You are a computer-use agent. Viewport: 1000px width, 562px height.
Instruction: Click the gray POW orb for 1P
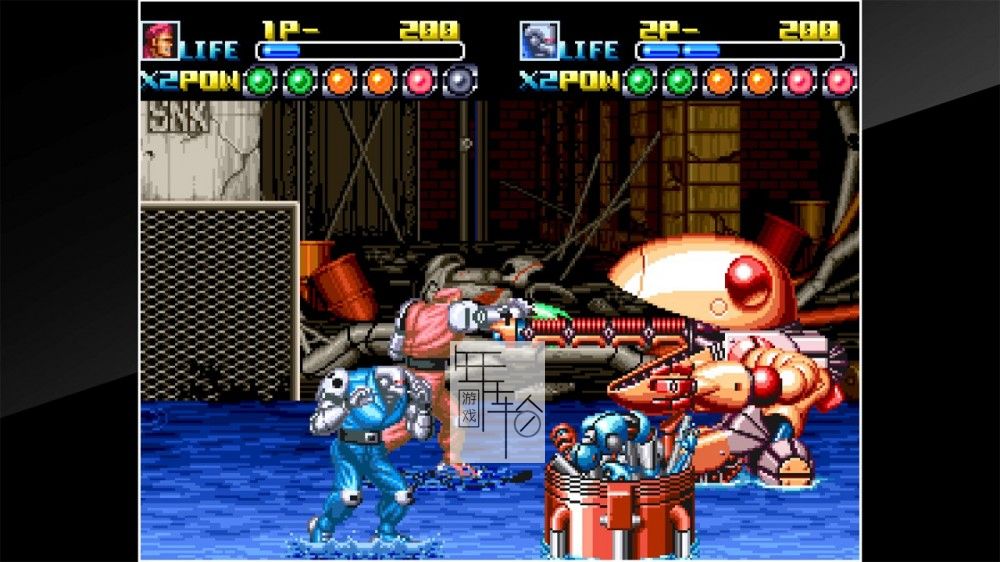pyautogui.click(x=459, y=80)
